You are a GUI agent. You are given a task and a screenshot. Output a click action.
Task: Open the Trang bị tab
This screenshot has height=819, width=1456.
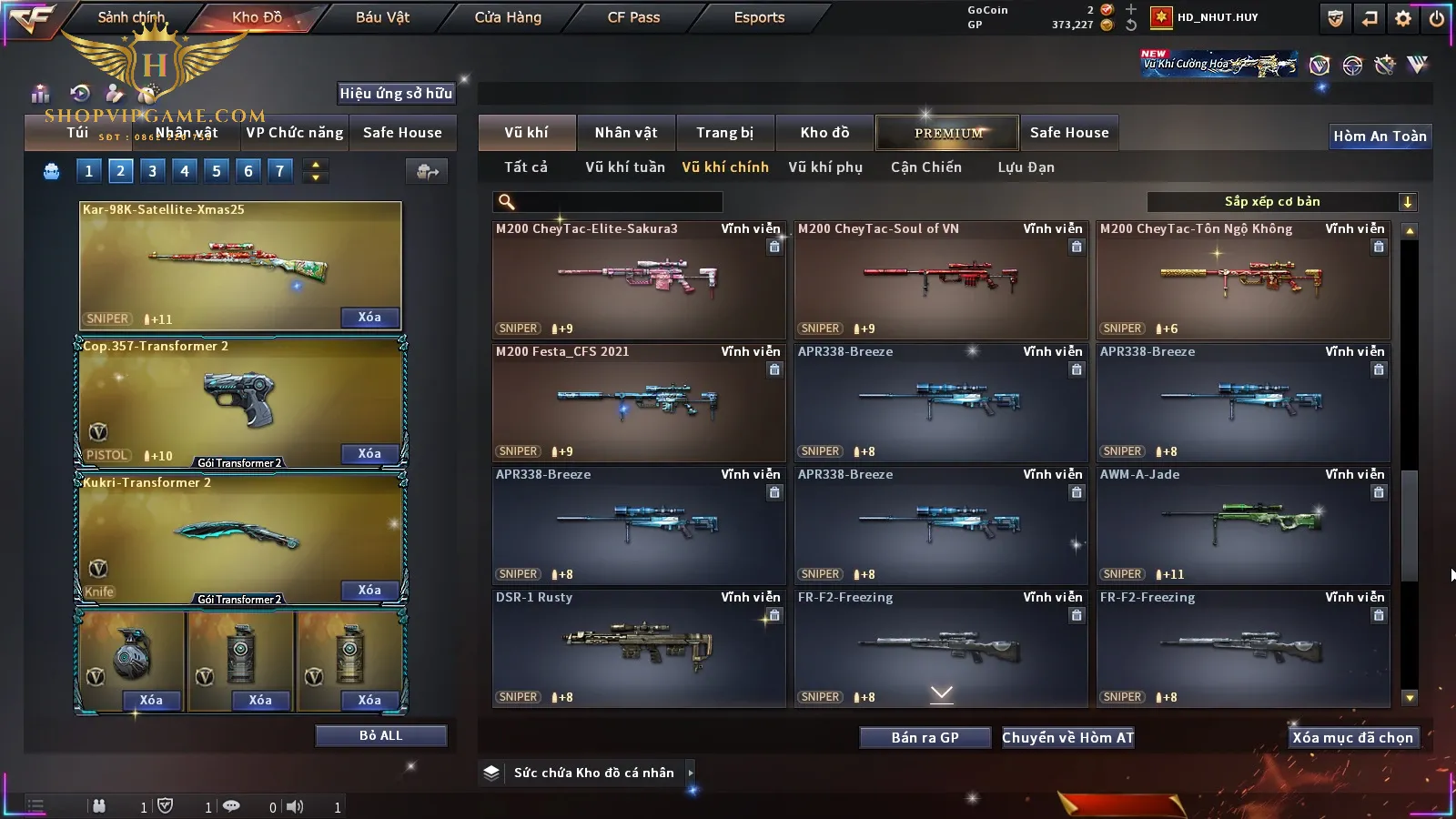tap(724, 133)
